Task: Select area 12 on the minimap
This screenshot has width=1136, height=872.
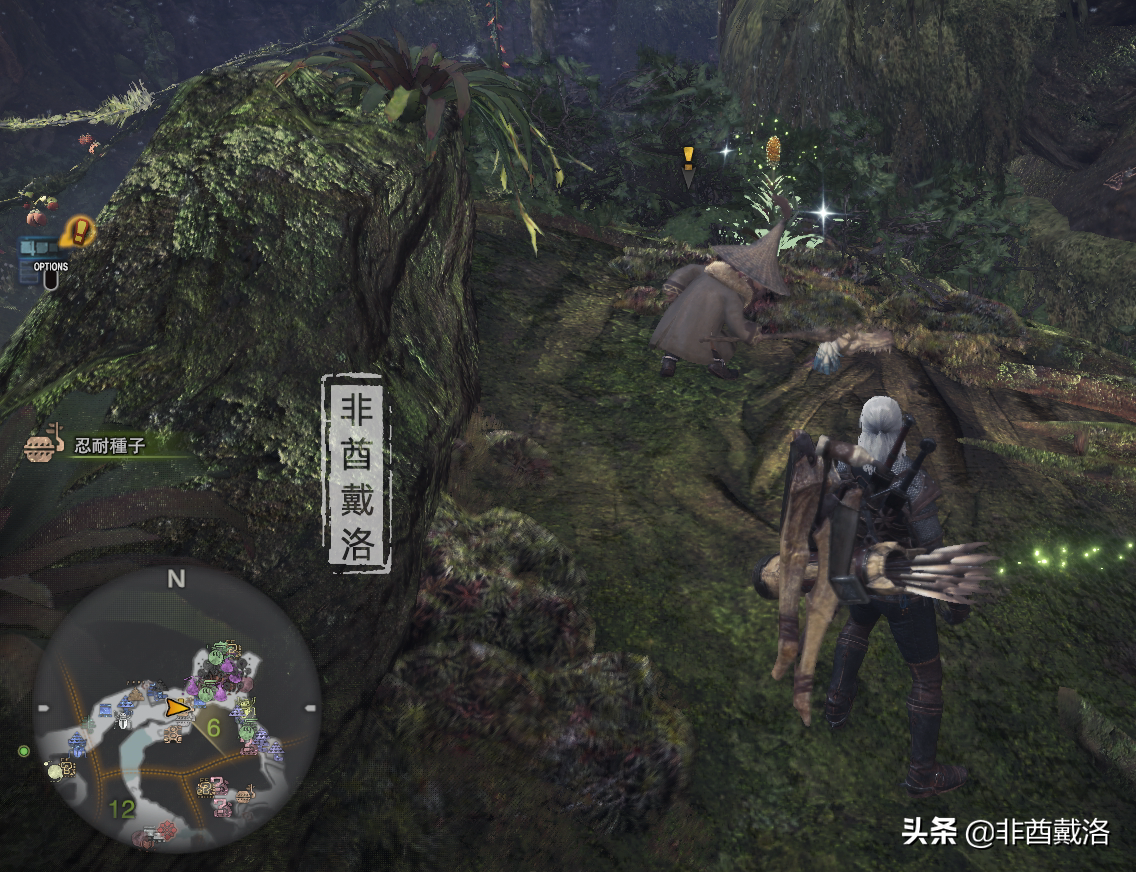Action: 122,808
